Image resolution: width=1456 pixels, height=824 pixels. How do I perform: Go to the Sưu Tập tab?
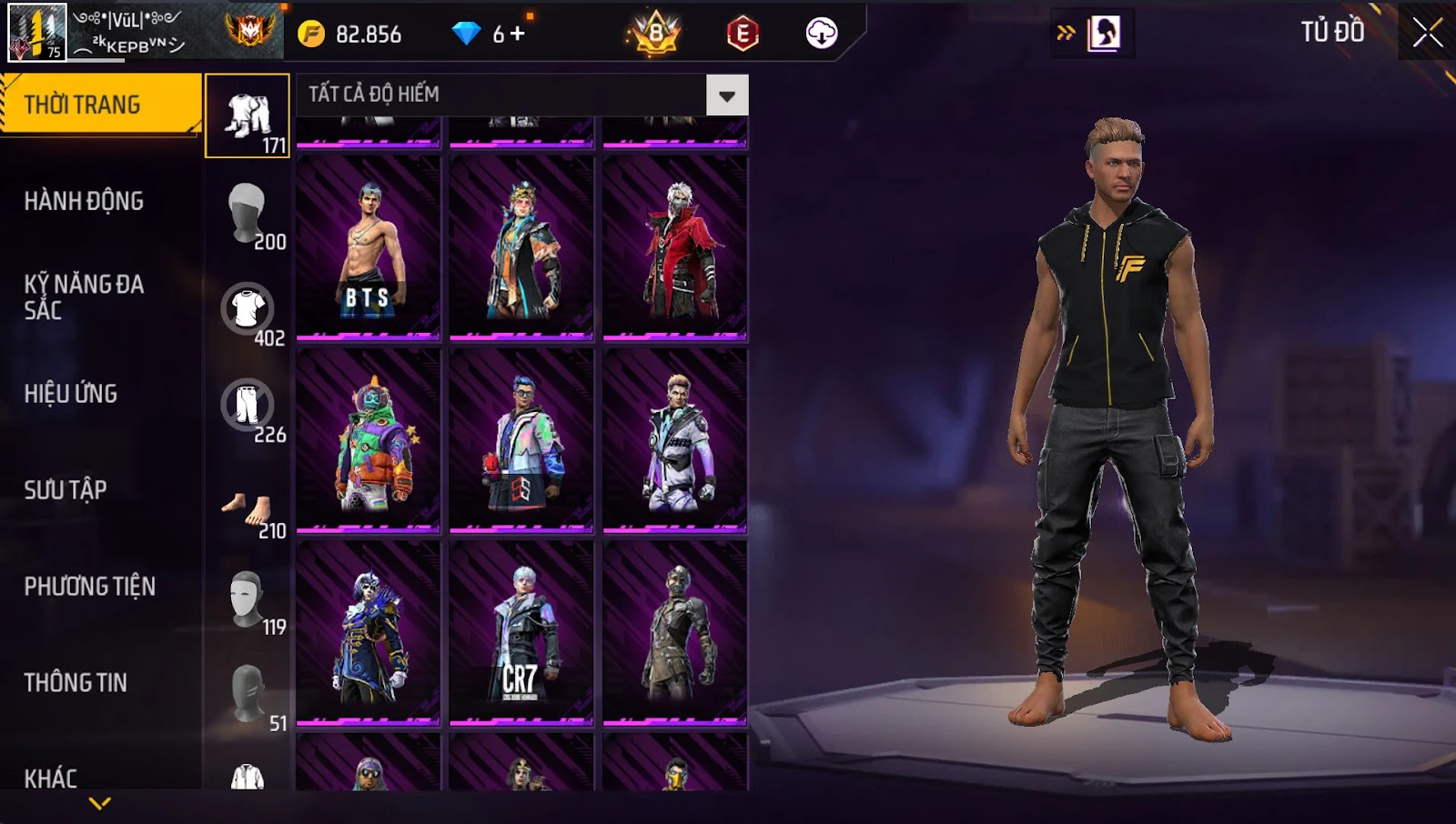[x=66, y=490]
